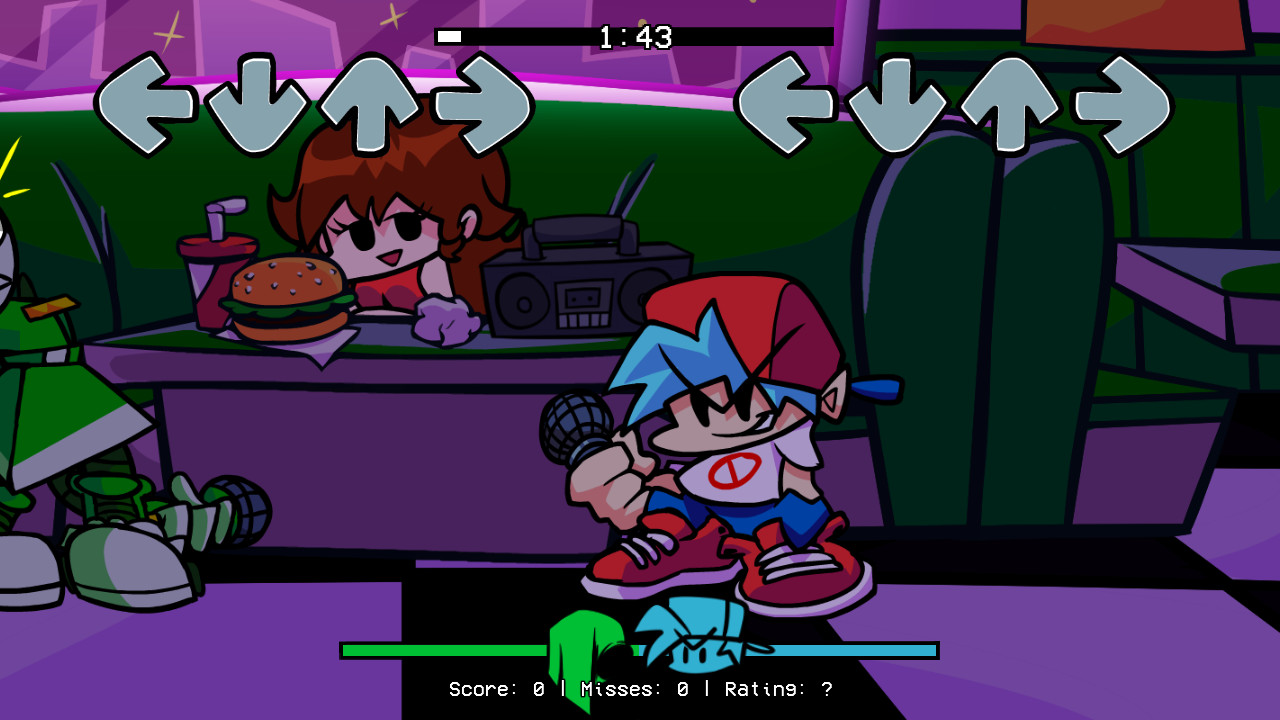Screen dimensions: 1280x720
Task: Select the down arrow on the player side
Action: click(897, 102)
